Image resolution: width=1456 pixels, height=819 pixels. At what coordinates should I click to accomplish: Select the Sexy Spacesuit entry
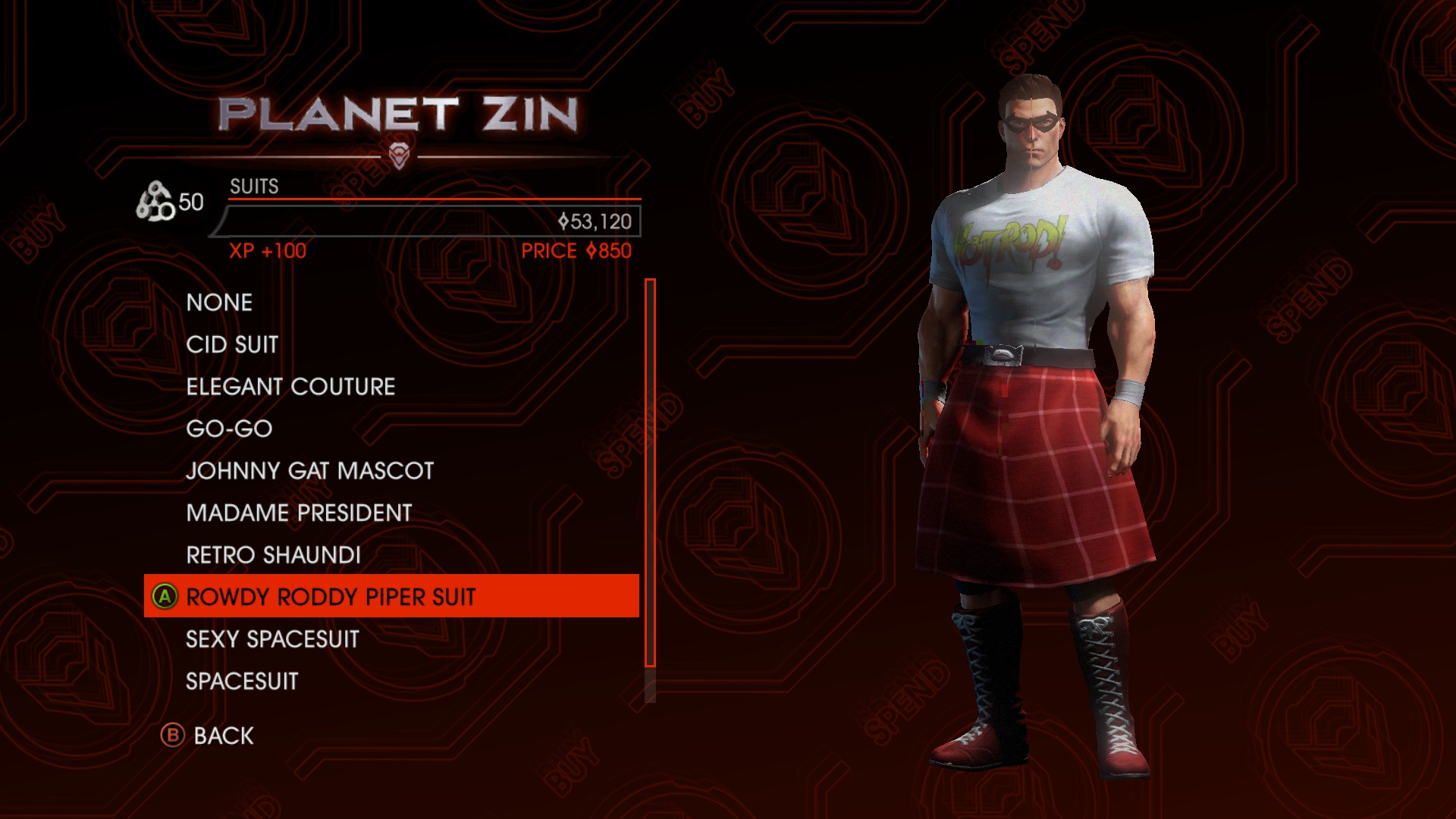(x=272, y=639)
